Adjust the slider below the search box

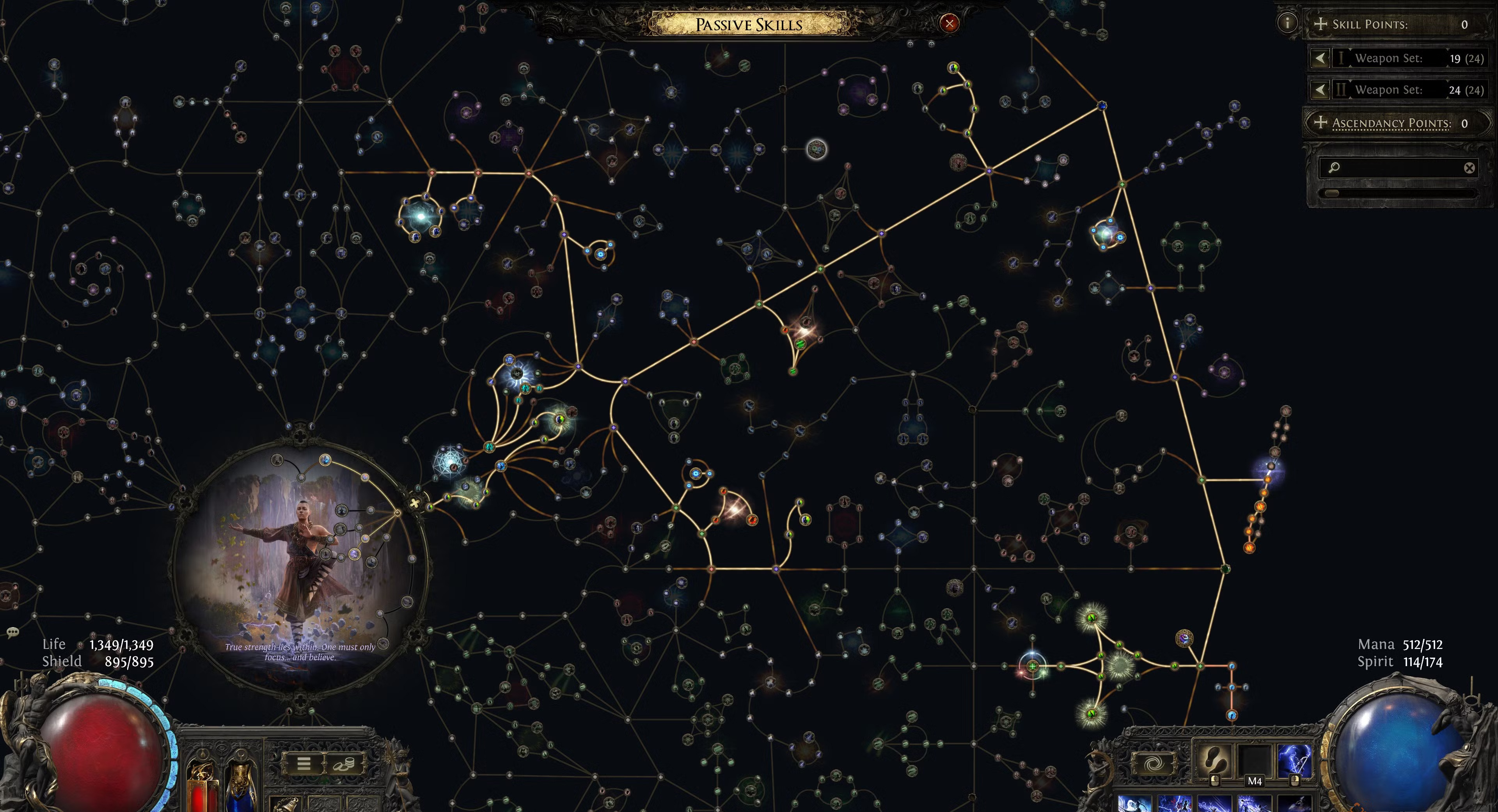point(1332,193)
